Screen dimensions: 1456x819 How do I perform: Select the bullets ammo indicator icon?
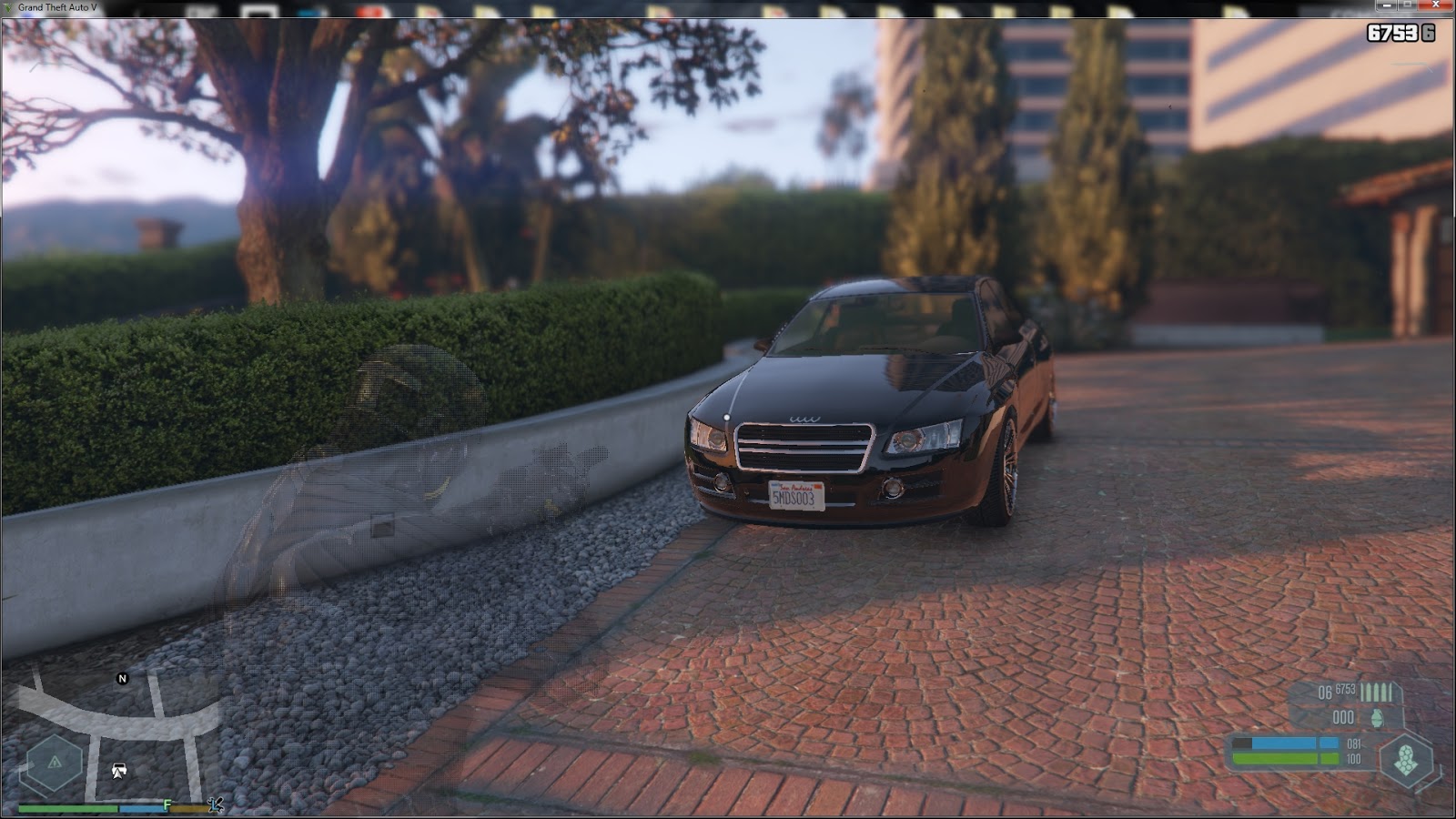pos(1375,692)
